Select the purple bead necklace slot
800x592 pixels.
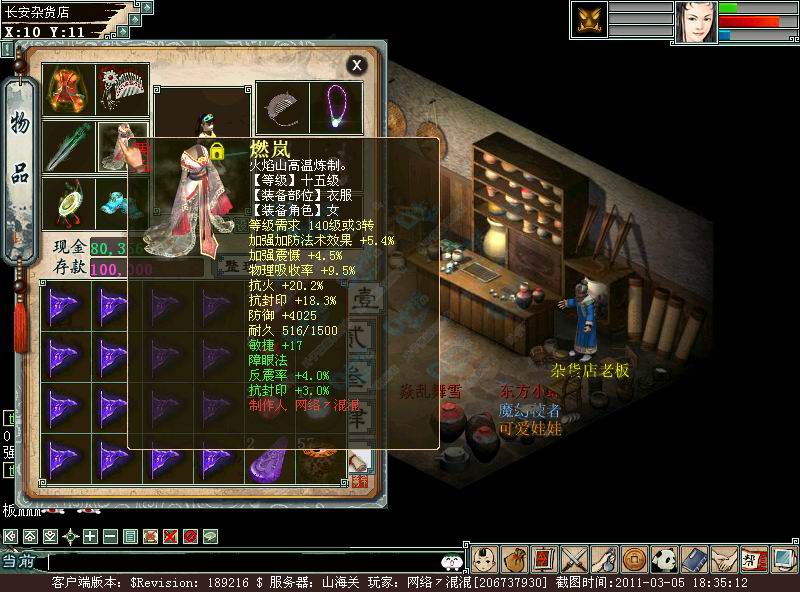click(x=336, y=107)
